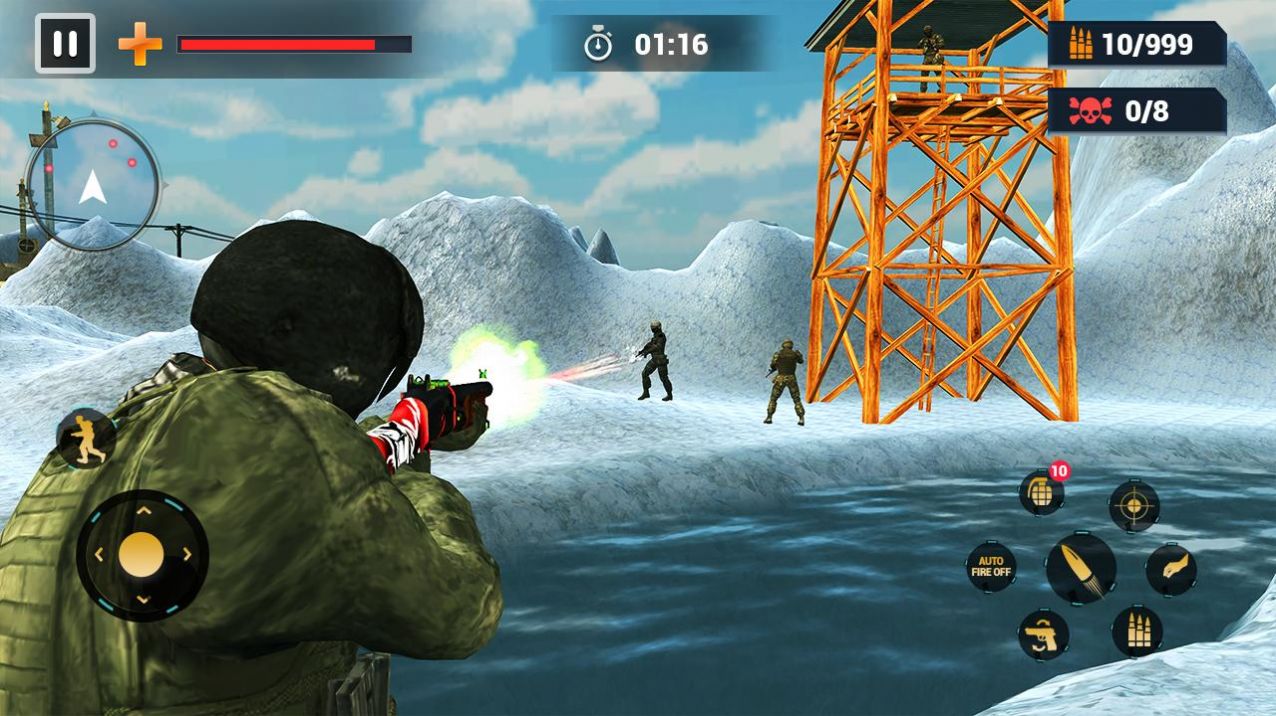Tap the circular radar minimap
Image resolution: width=1276 pixels, height=716 pixels.
(93, 185)
